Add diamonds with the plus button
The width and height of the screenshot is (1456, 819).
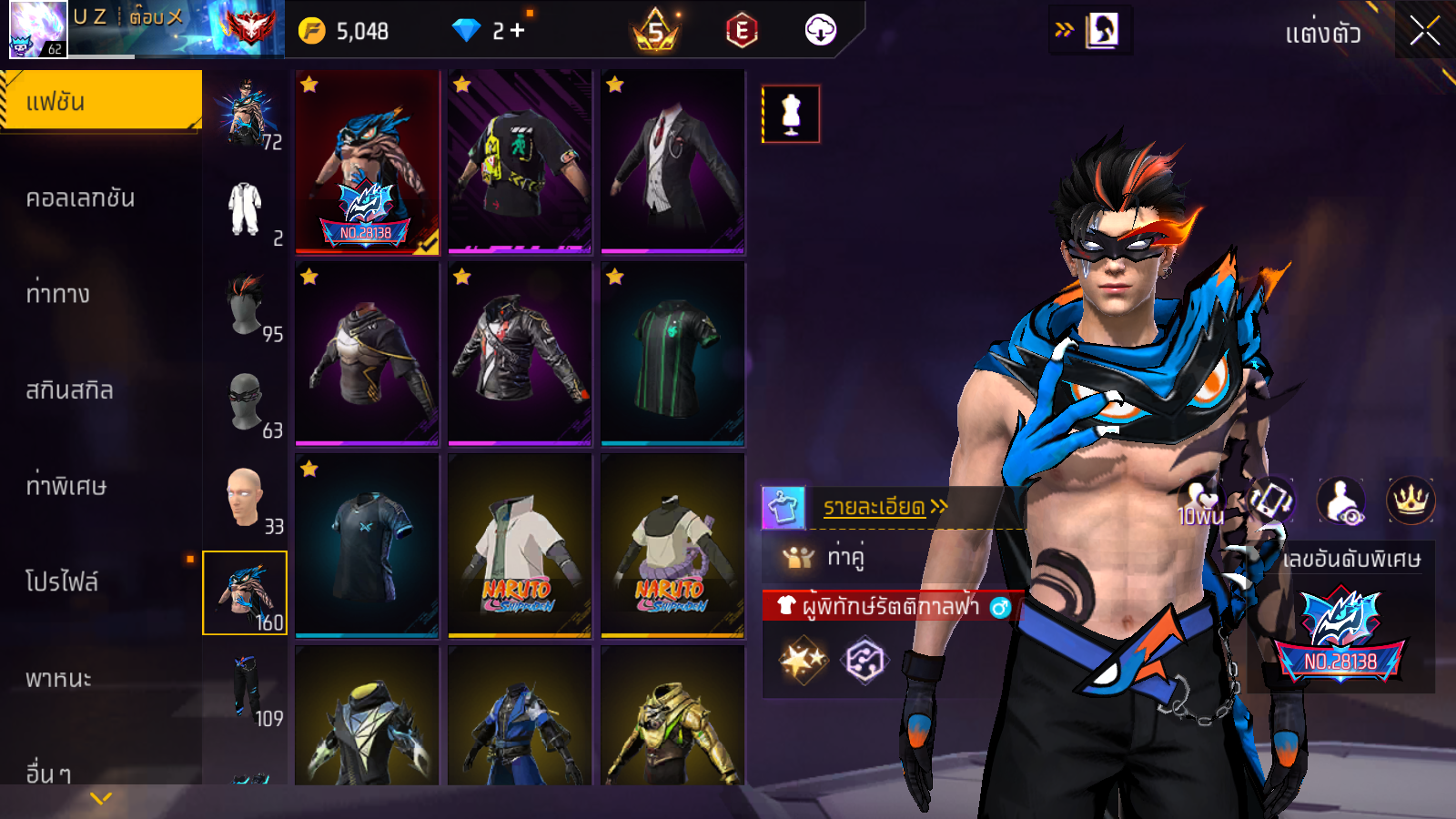point(518,31)
